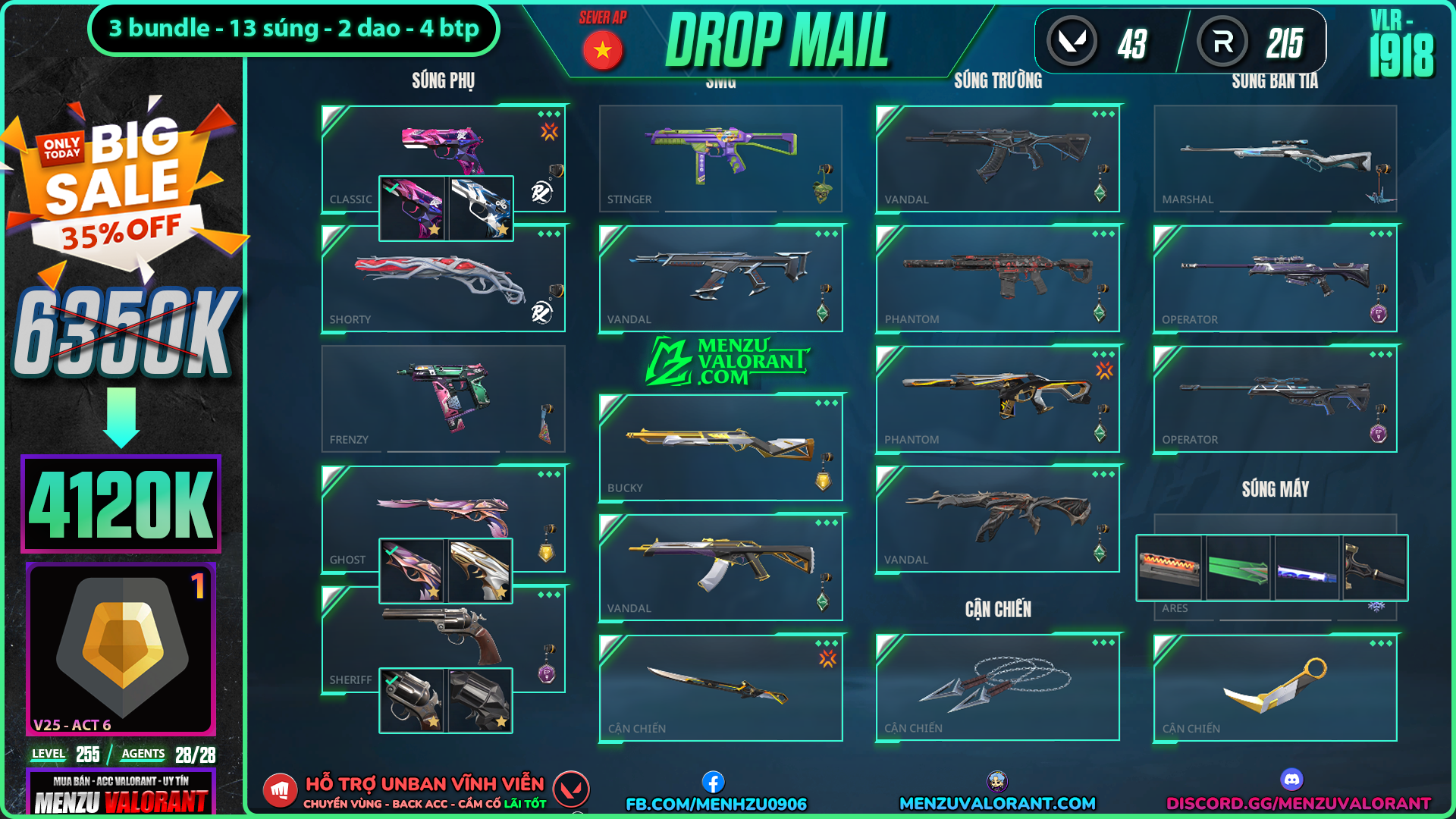Pick the Sheriff revolver skin card
1456x819 pixels.
click(442, 633)
